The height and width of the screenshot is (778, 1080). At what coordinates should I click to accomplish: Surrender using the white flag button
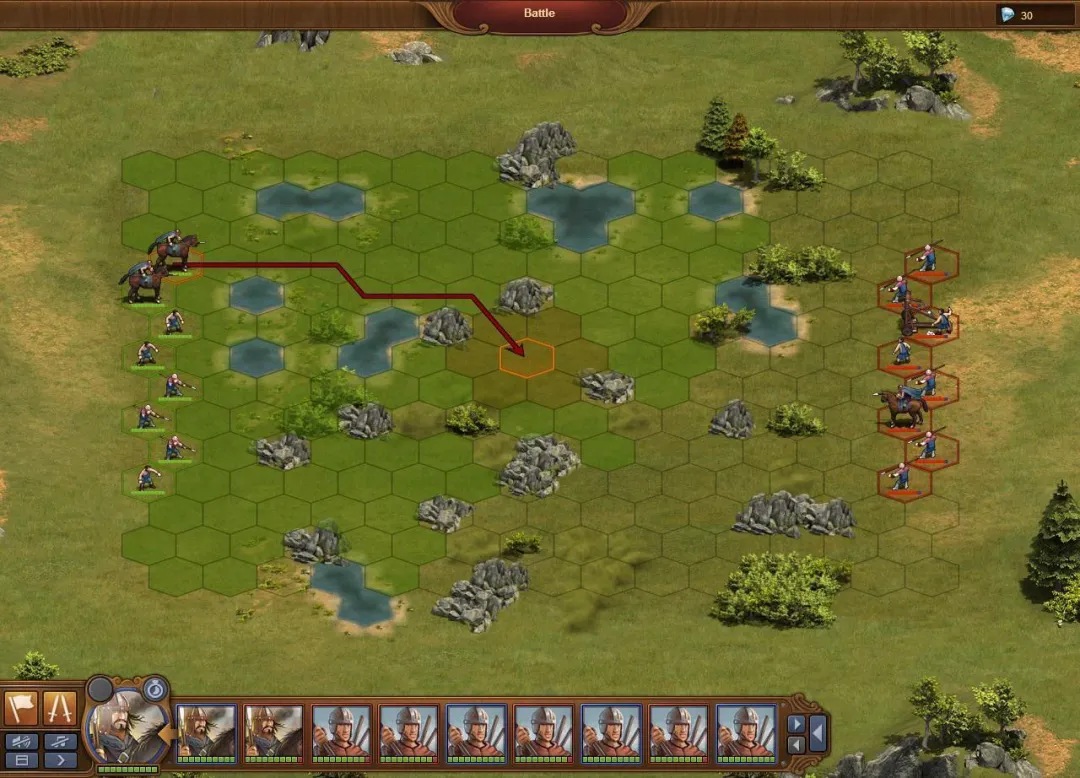click(x=20, y=708)
